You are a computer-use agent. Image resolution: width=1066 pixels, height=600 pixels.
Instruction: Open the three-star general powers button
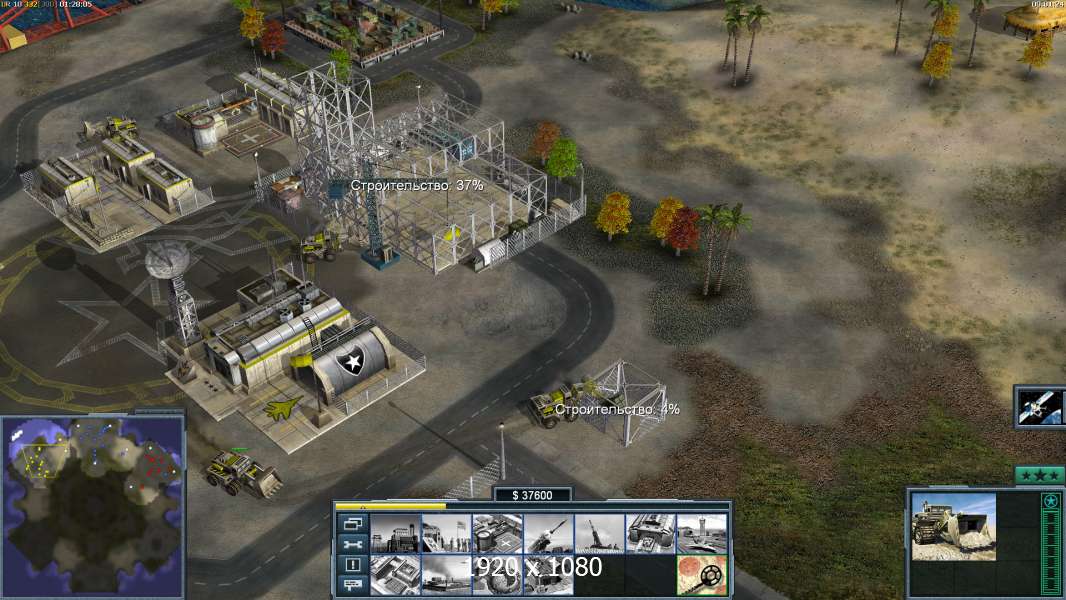click(x=1039, y=475)
